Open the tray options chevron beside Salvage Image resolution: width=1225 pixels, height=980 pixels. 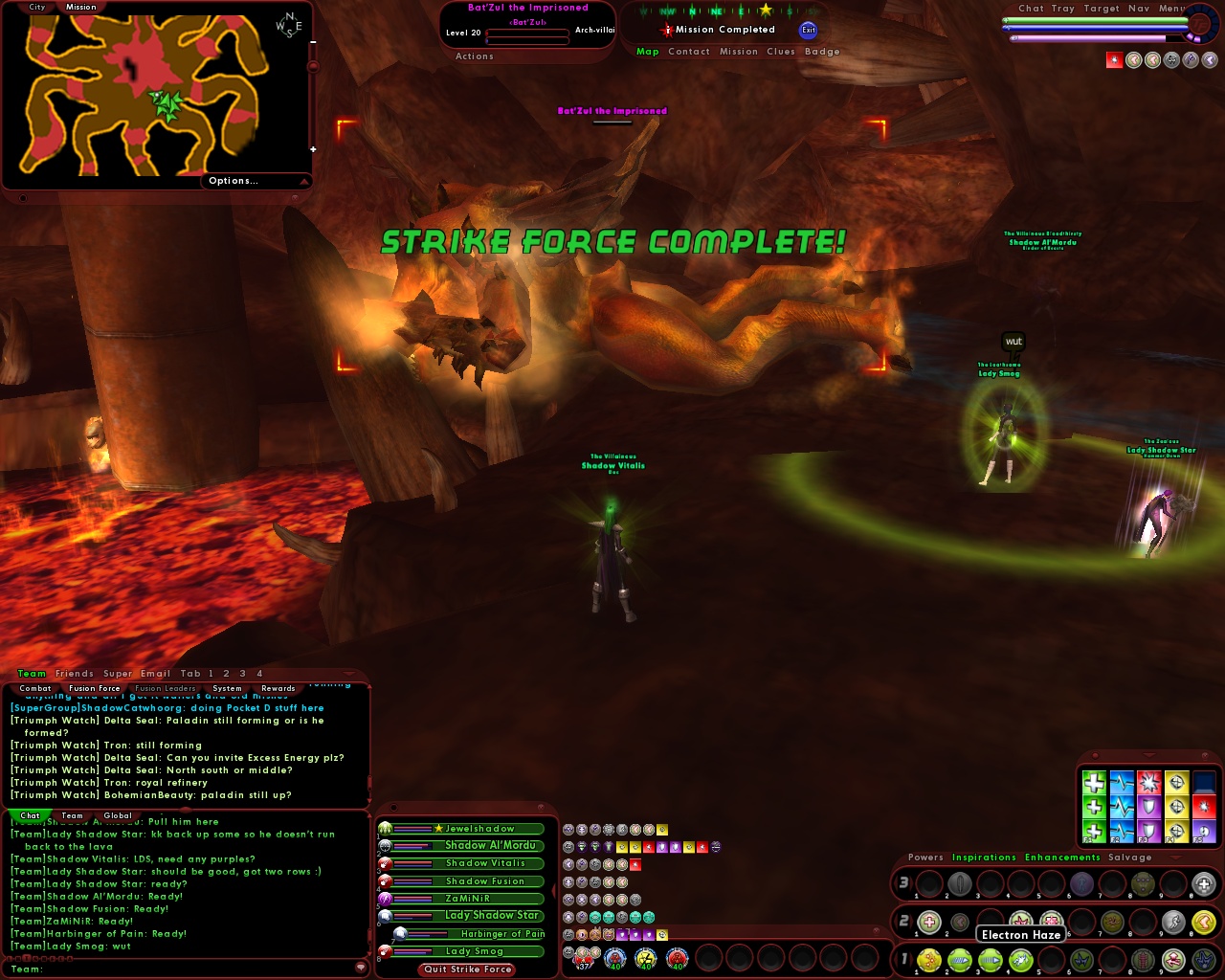[x=1175, y=857]
